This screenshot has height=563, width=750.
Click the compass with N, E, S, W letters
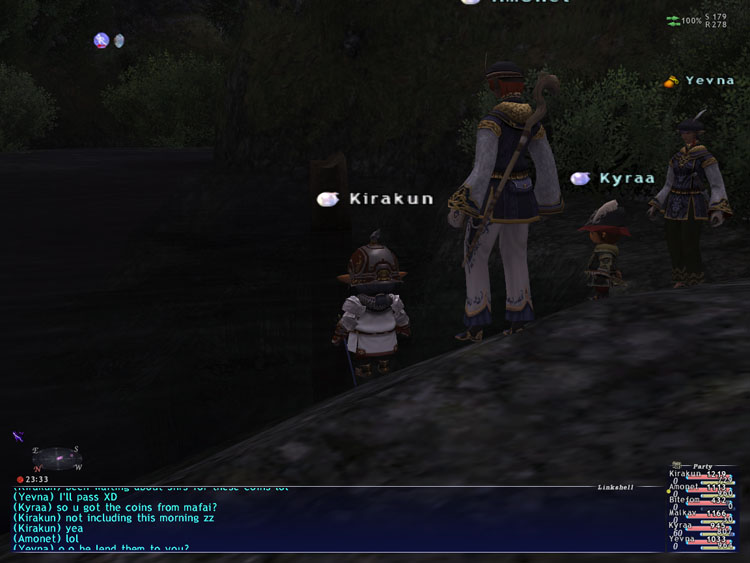pos(58,459)
